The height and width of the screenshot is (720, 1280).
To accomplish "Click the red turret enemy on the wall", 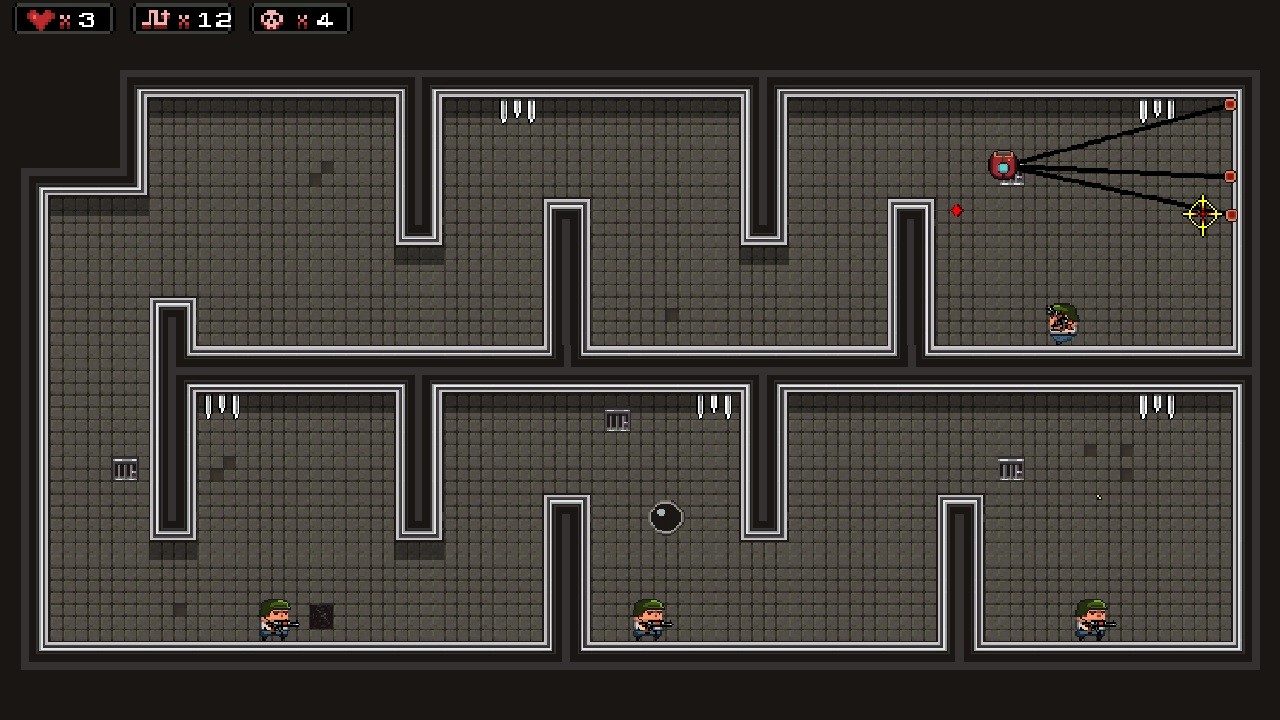I will pyautogui.click(x=1005, y=165).
